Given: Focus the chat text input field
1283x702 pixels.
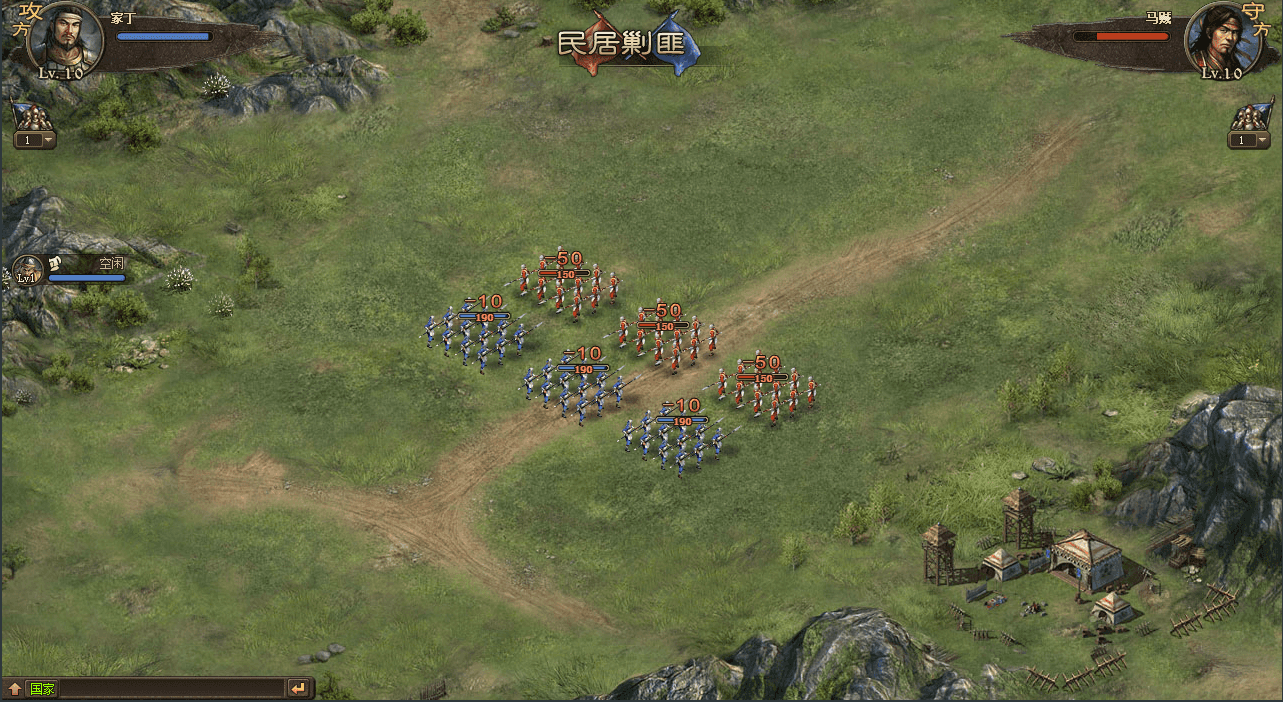Looking at the screenshot, I should coord(170,688).
